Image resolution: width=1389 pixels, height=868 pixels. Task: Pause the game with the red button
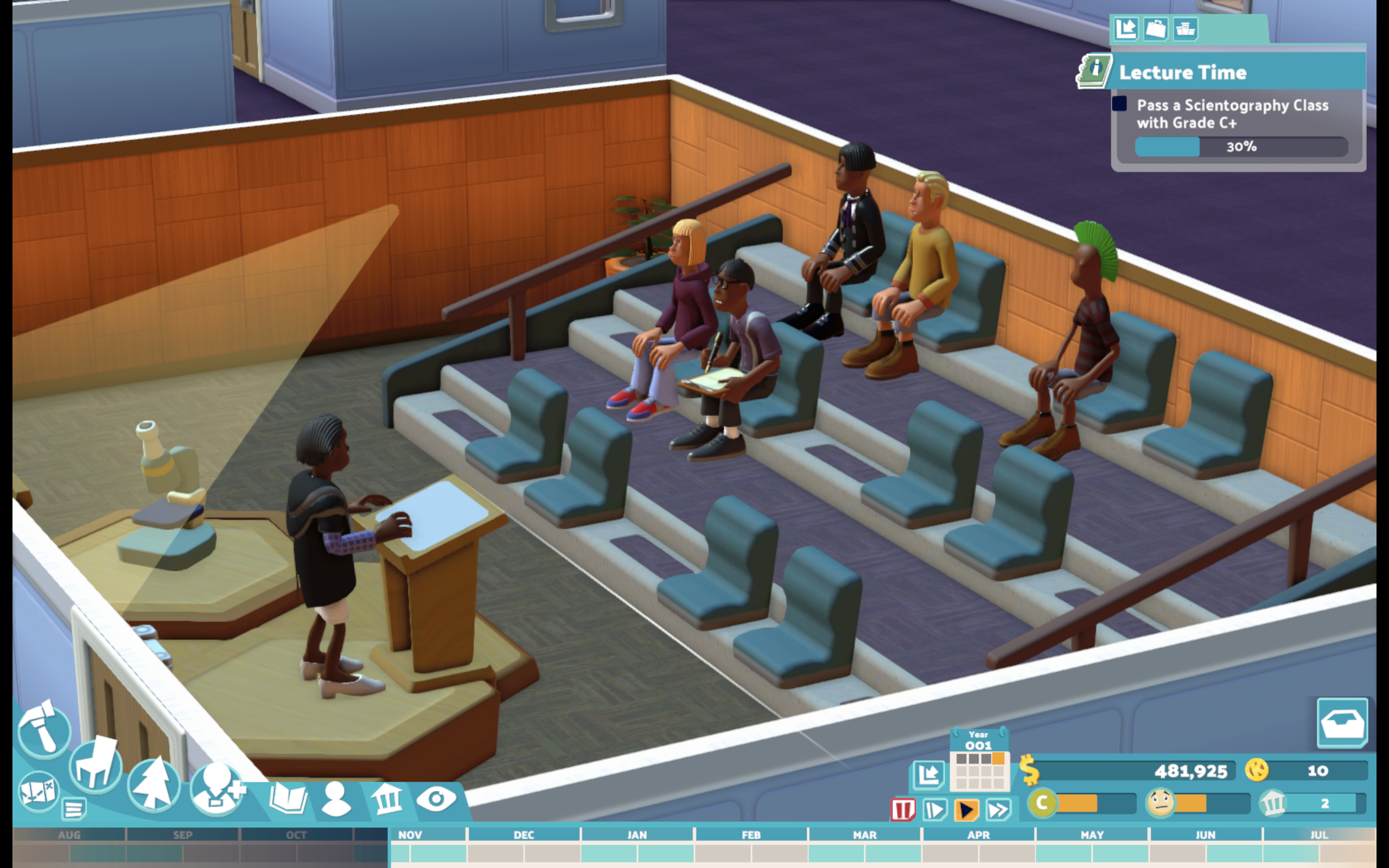pos(902,810)
